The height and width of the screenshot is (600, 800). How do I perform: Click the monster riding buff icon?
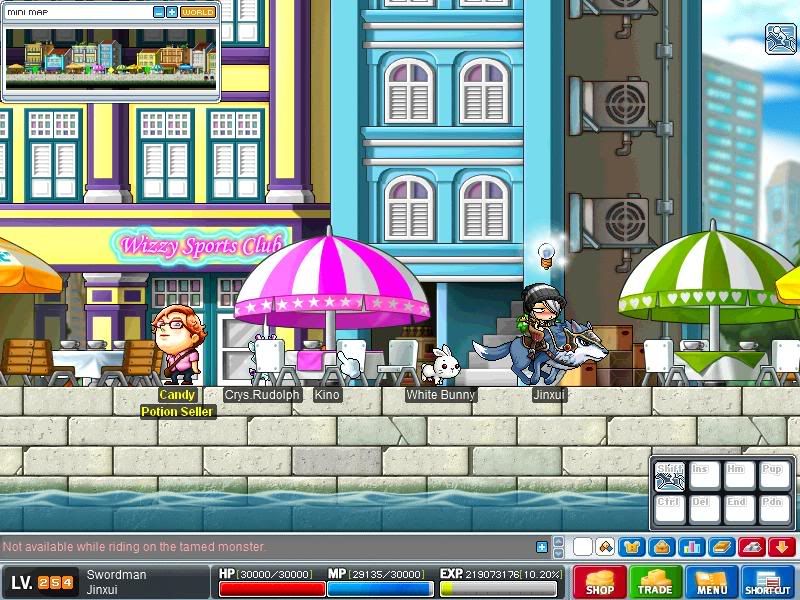(x=780, y=38)
